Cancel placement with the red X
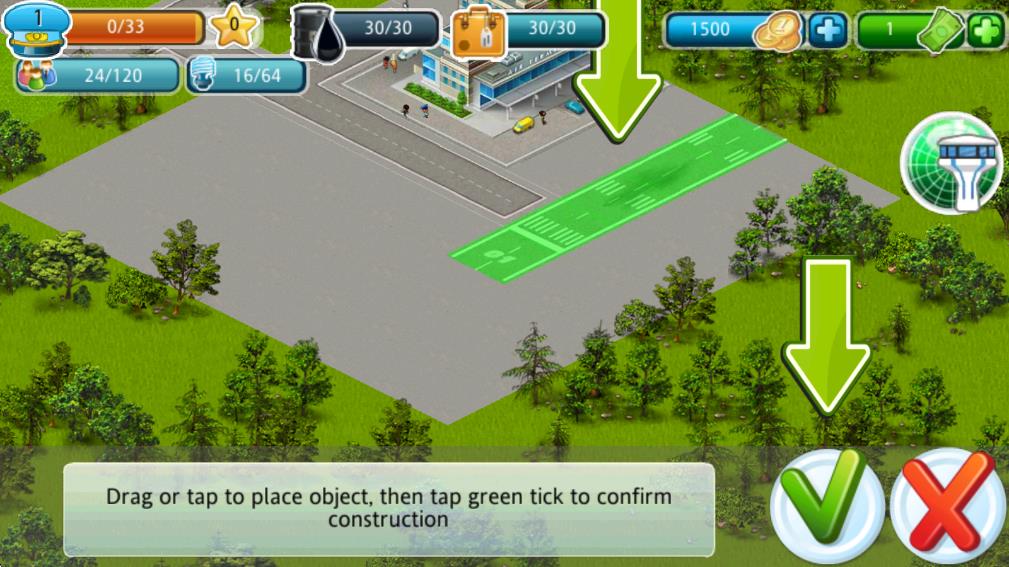This screenshot has height=567, width=1009. click(x=945, y=504)
